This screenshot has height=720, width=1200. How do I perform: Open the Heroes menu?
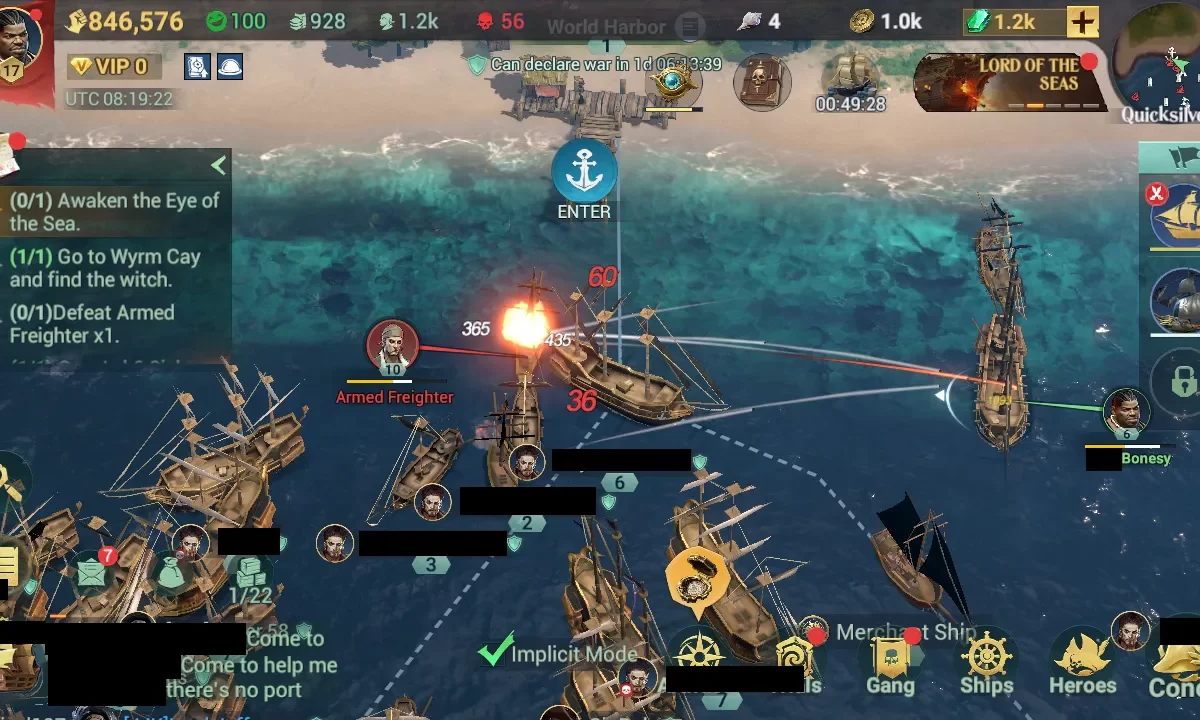(1082, 663)
